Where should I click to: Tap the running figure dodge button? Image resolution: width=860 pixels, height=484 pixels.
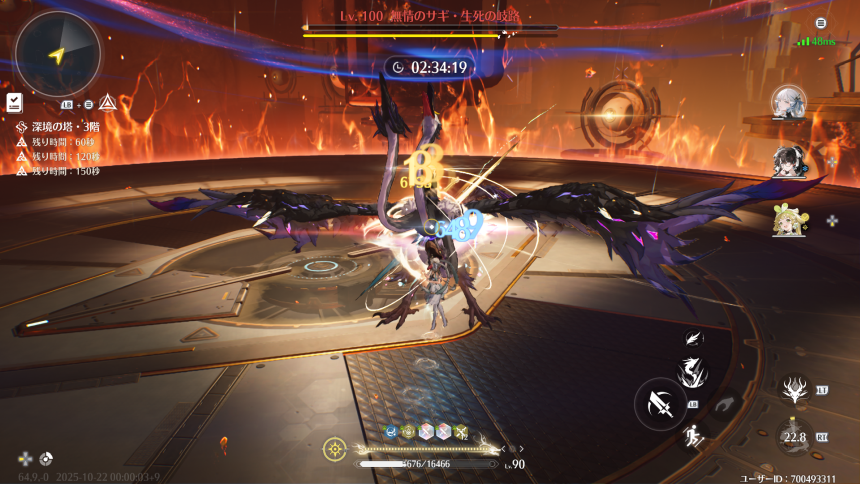pyautogui.click(x=691, y=436)
